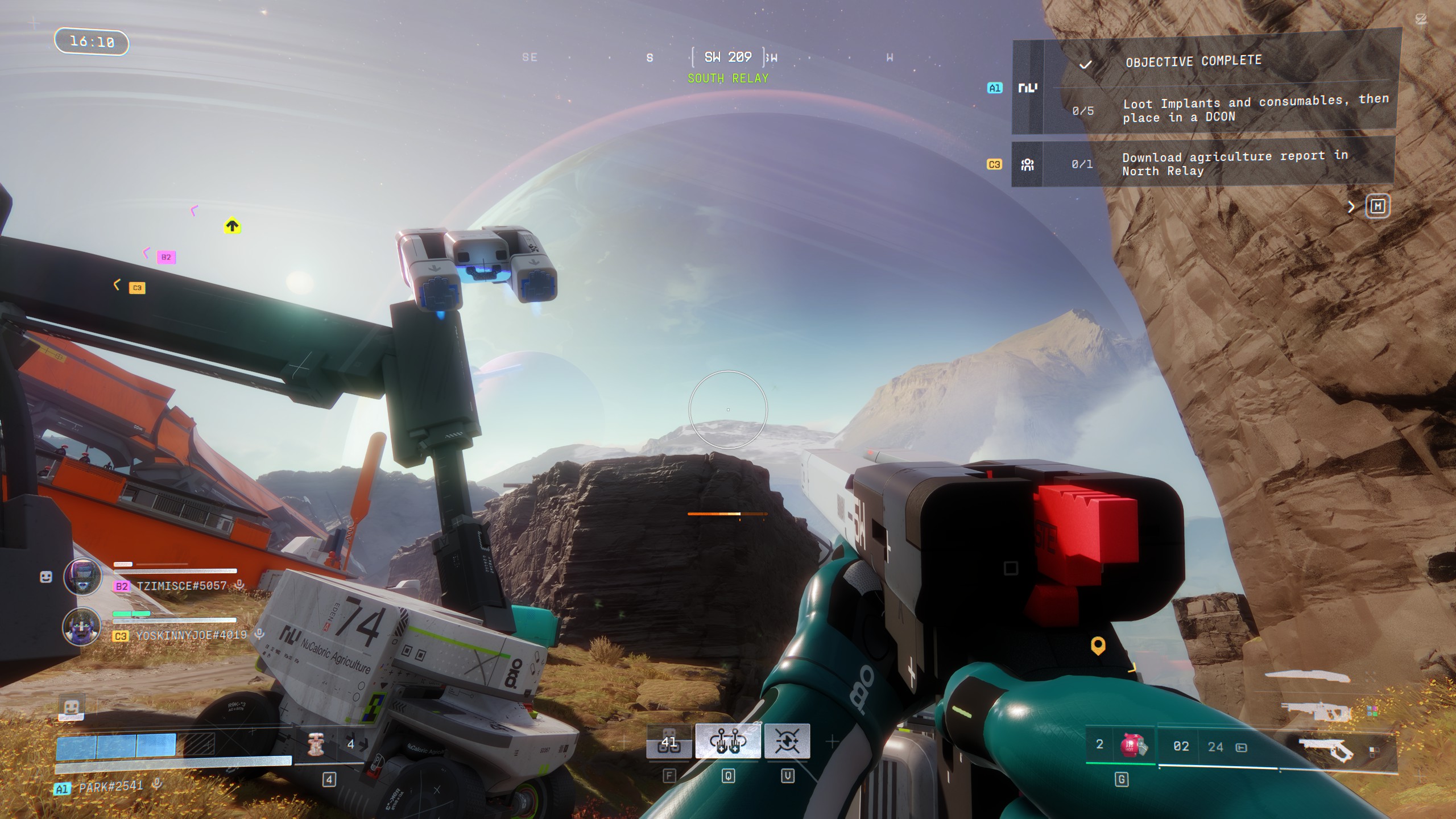This screenshot has height=819, width=1456.
Task: Select the Download agriculture report objective
Action: click(x=1234, y=163)
